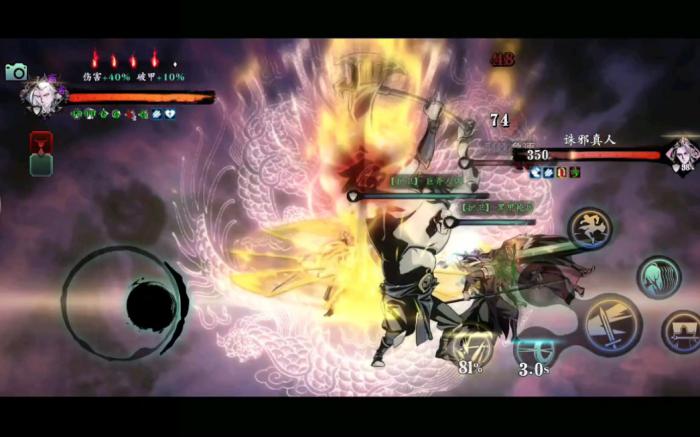700x437 pixels.
Task: Click the boss portrait beside 诛邪真人
Action: click(x=681, y=154)
